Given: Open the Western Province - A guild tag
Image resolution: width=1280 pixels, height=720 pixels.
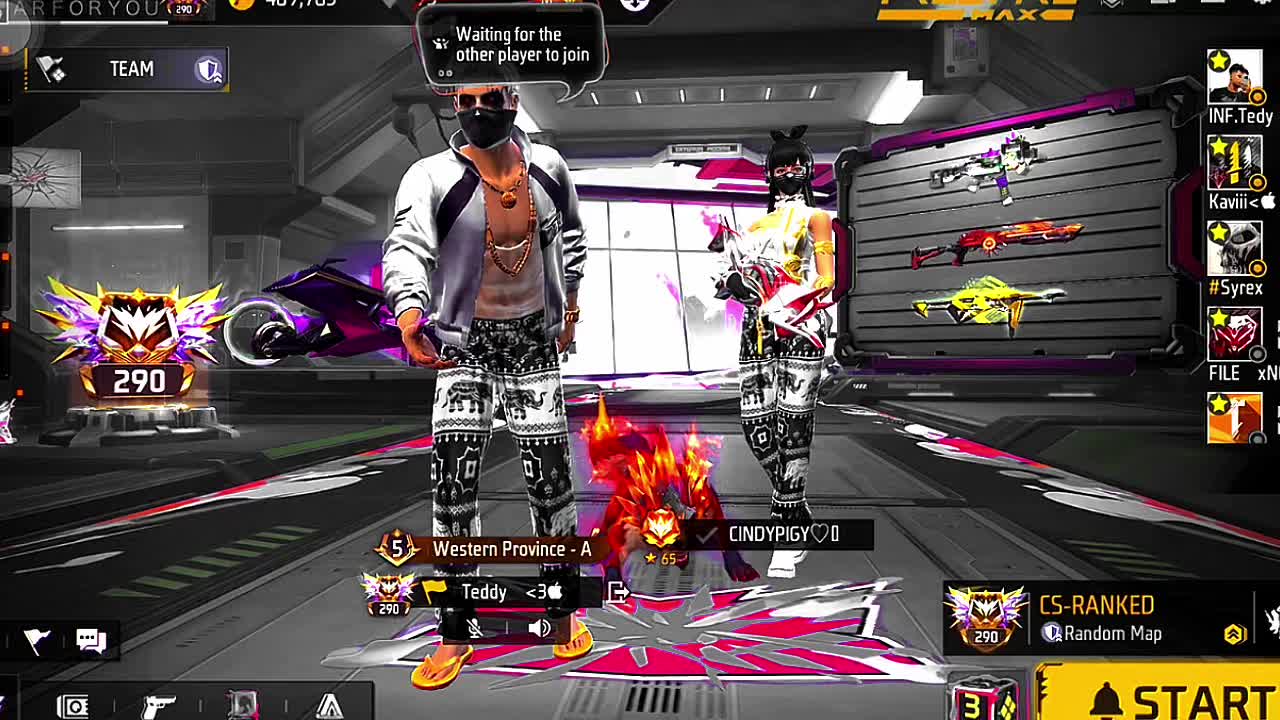Looking at the screenshot, I should [x=510, y=549].
